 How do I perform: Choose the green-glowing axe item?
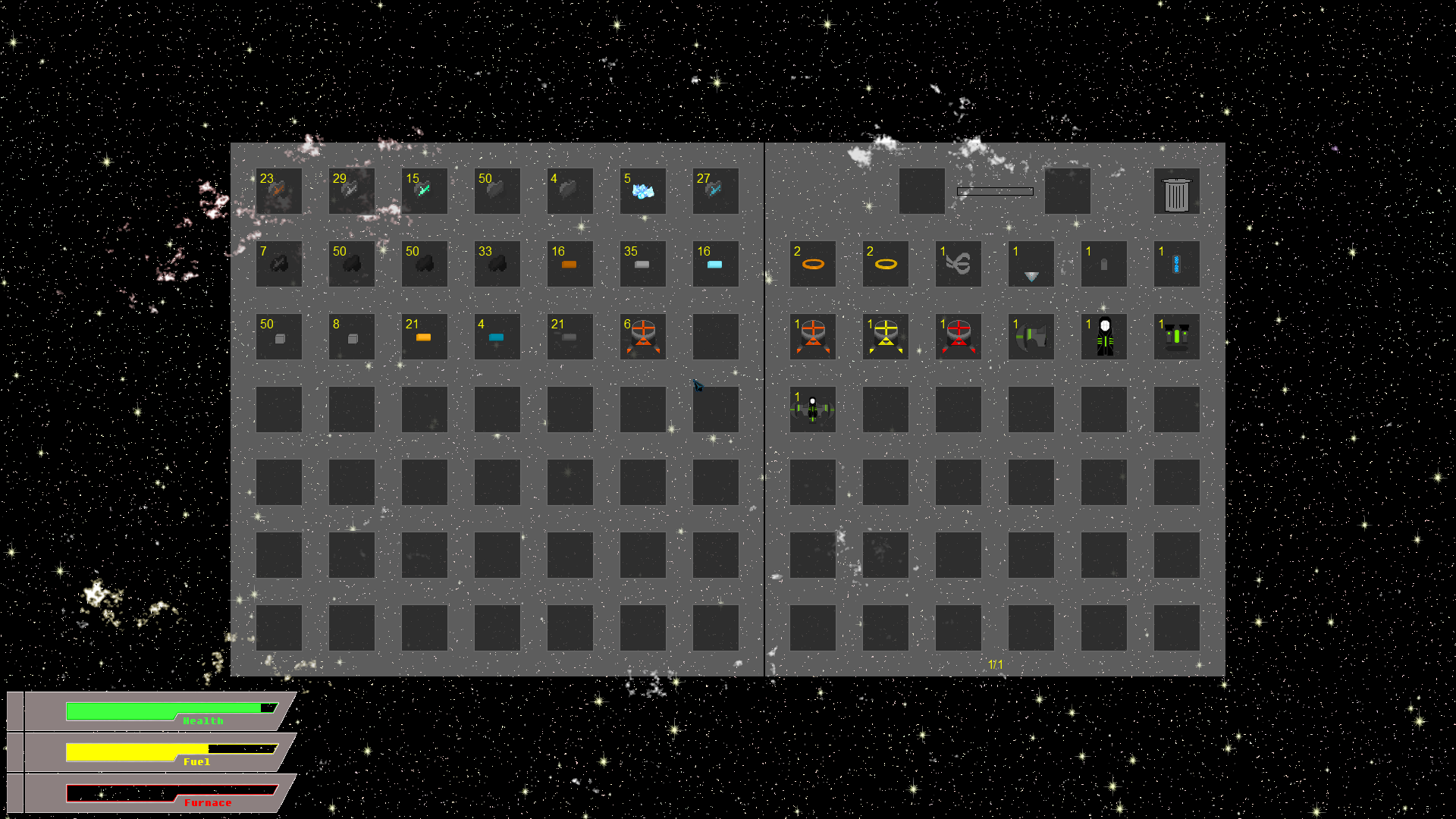click(1031, 336)
